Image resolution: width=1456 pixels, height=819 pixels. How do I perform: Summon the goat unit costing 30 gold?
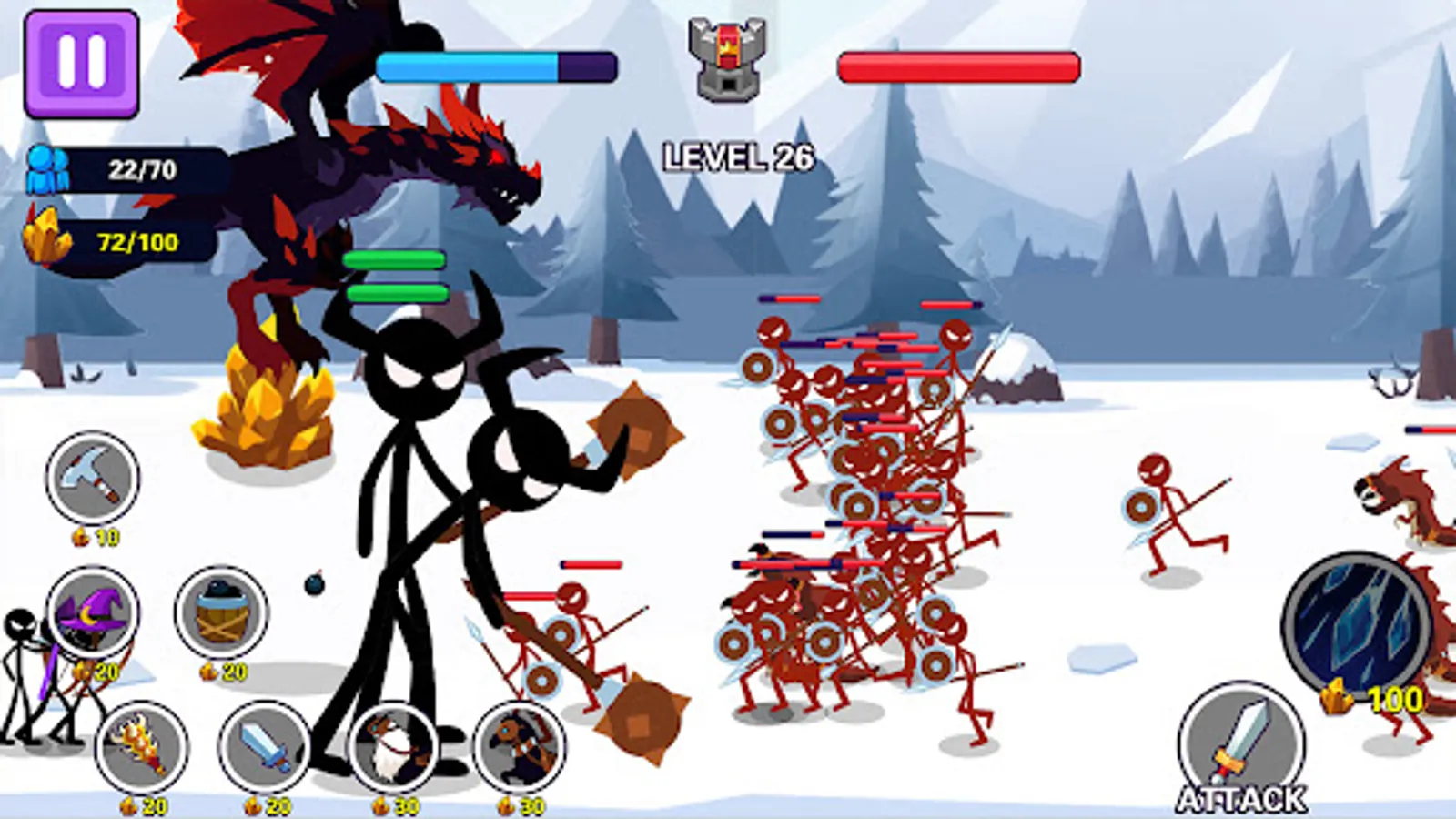[x=391, y=746]
